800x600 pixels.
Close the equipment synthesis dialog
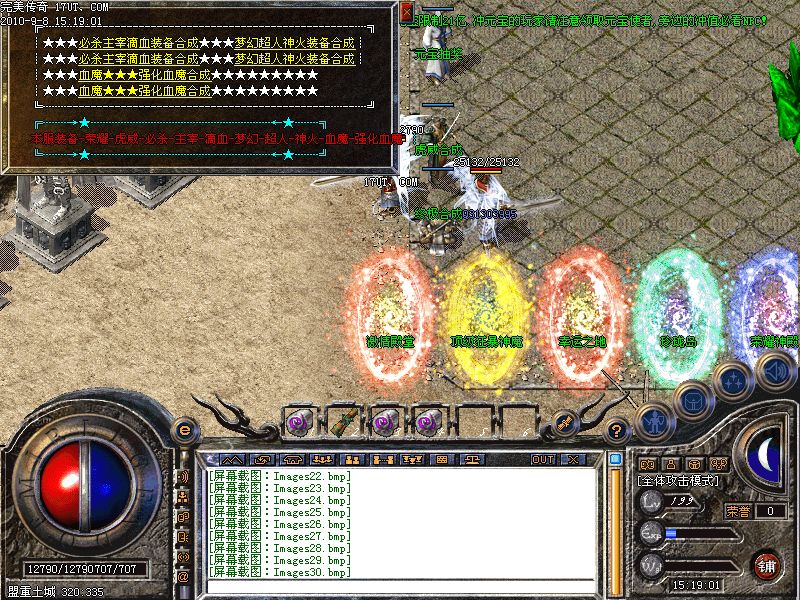pyautogui.click(x=405, y=13)
